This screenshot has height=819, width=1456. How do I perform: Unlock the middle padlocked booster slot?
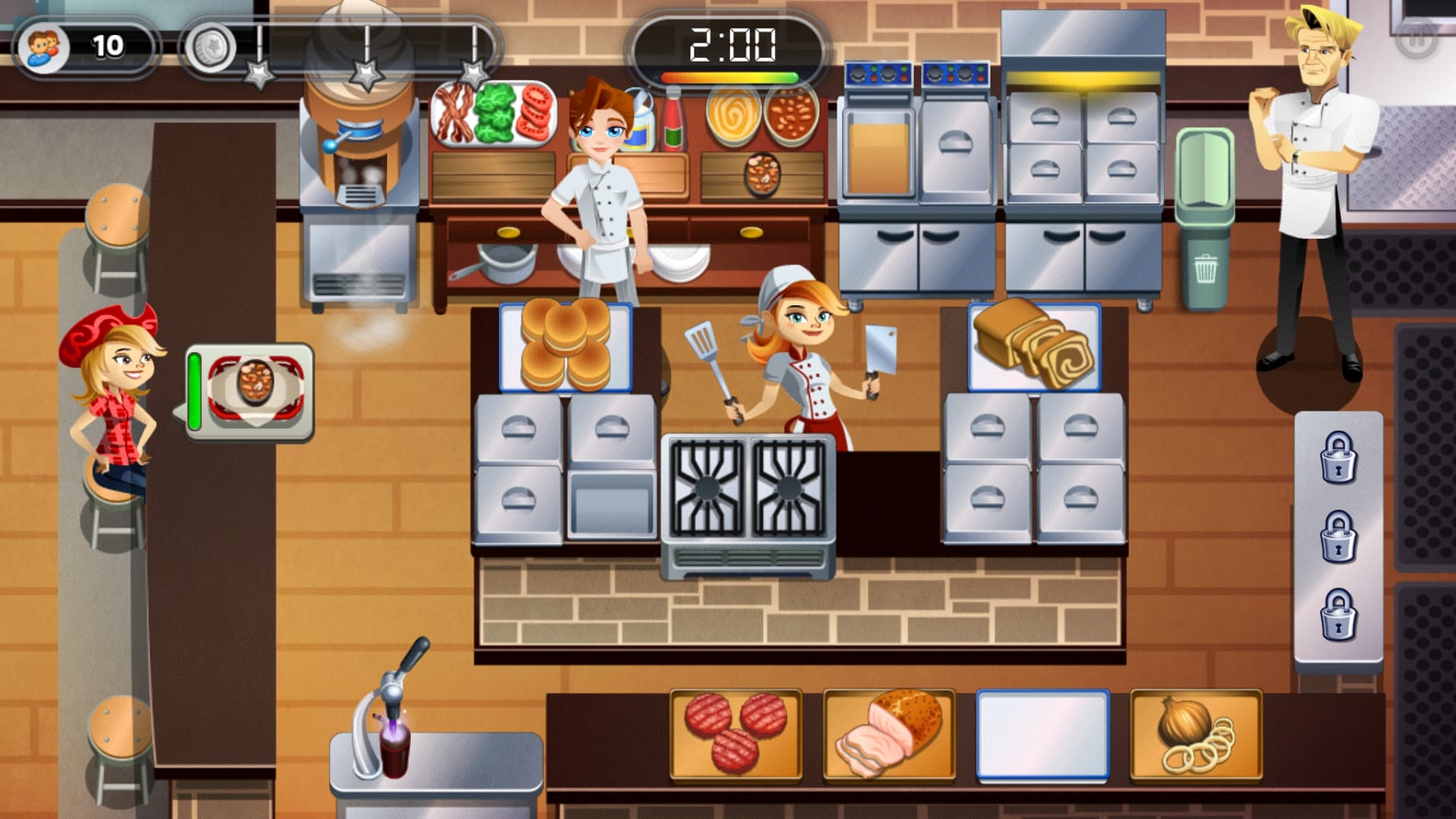(x=1338, y=538)
